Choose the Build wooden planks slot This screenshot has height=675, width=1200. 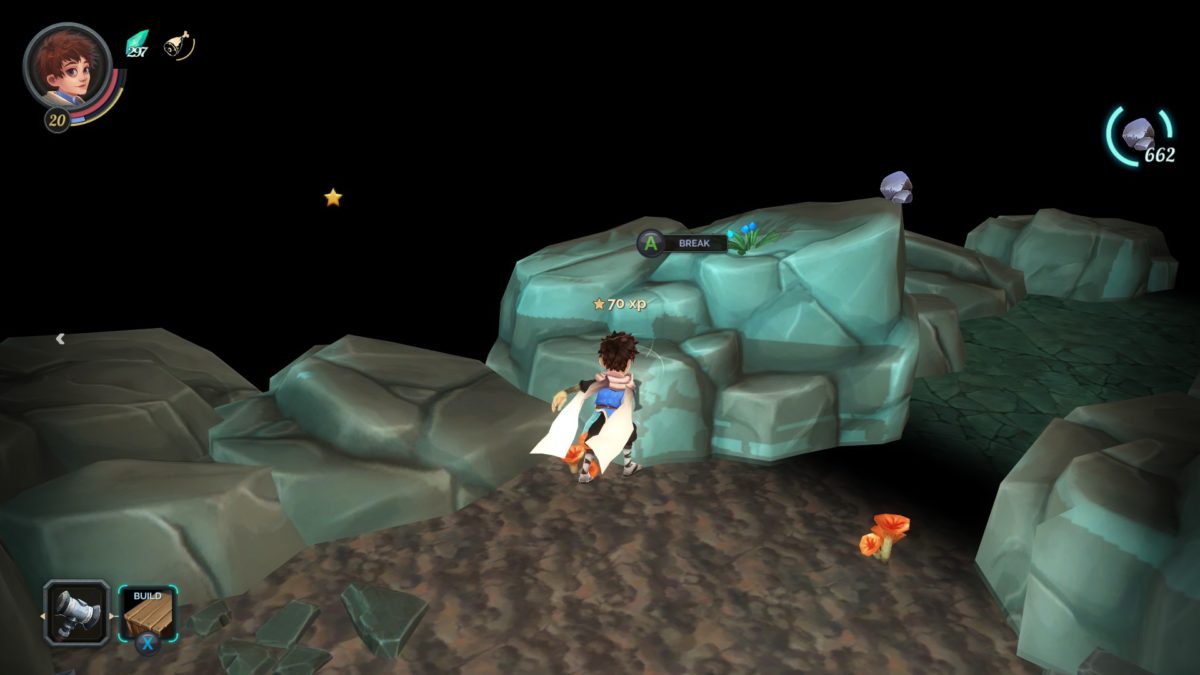pos(148,611)
